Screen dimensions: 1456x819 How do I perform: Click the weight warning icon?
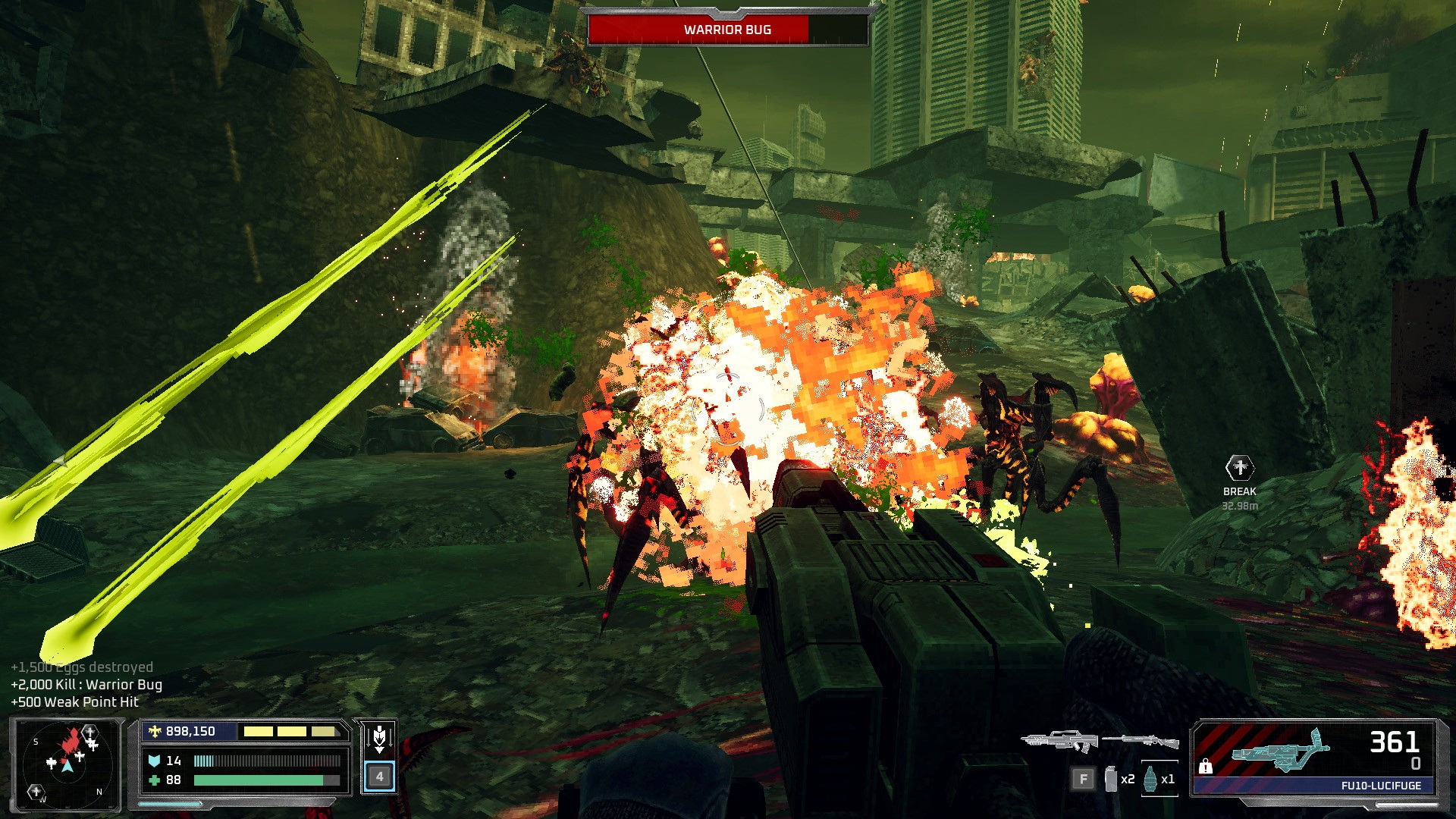pos(1205,767)
